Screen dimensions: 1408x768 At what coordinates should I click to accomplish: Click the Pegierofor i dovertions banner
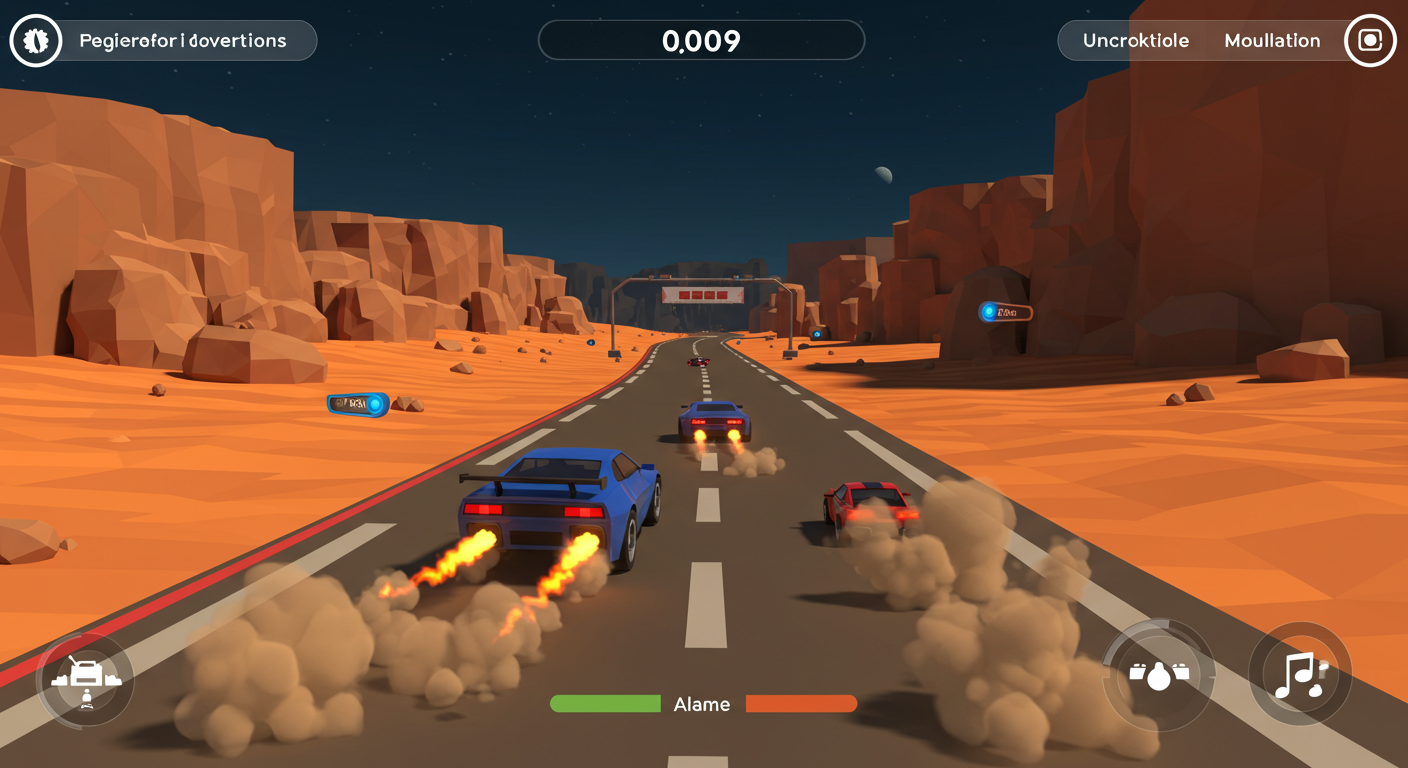click(182, 40)
